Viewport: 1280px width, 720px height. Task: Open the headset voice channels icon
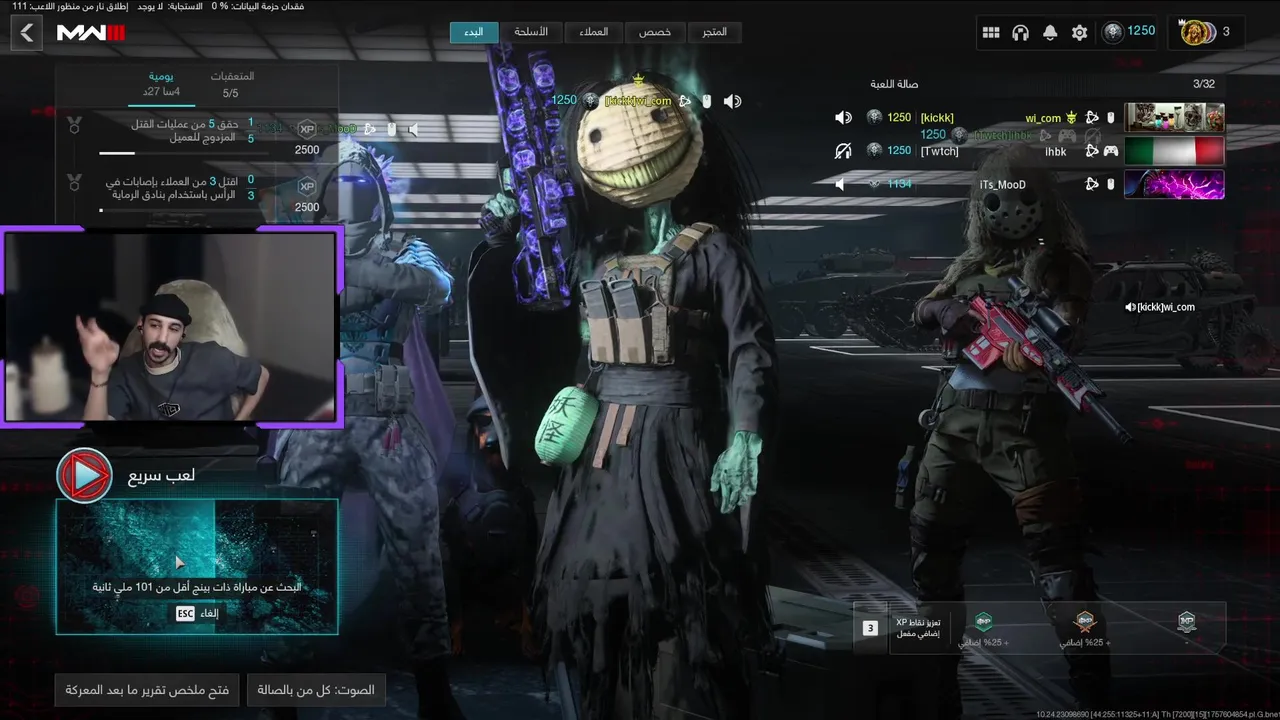coord(1020,33)
